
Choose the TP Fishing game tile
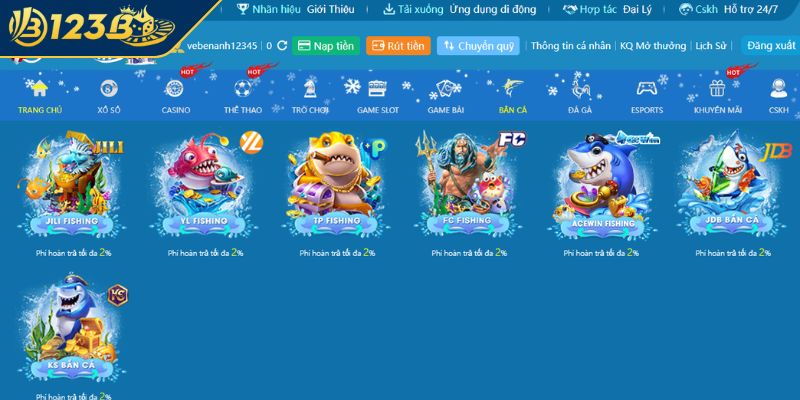click(336, 185)
